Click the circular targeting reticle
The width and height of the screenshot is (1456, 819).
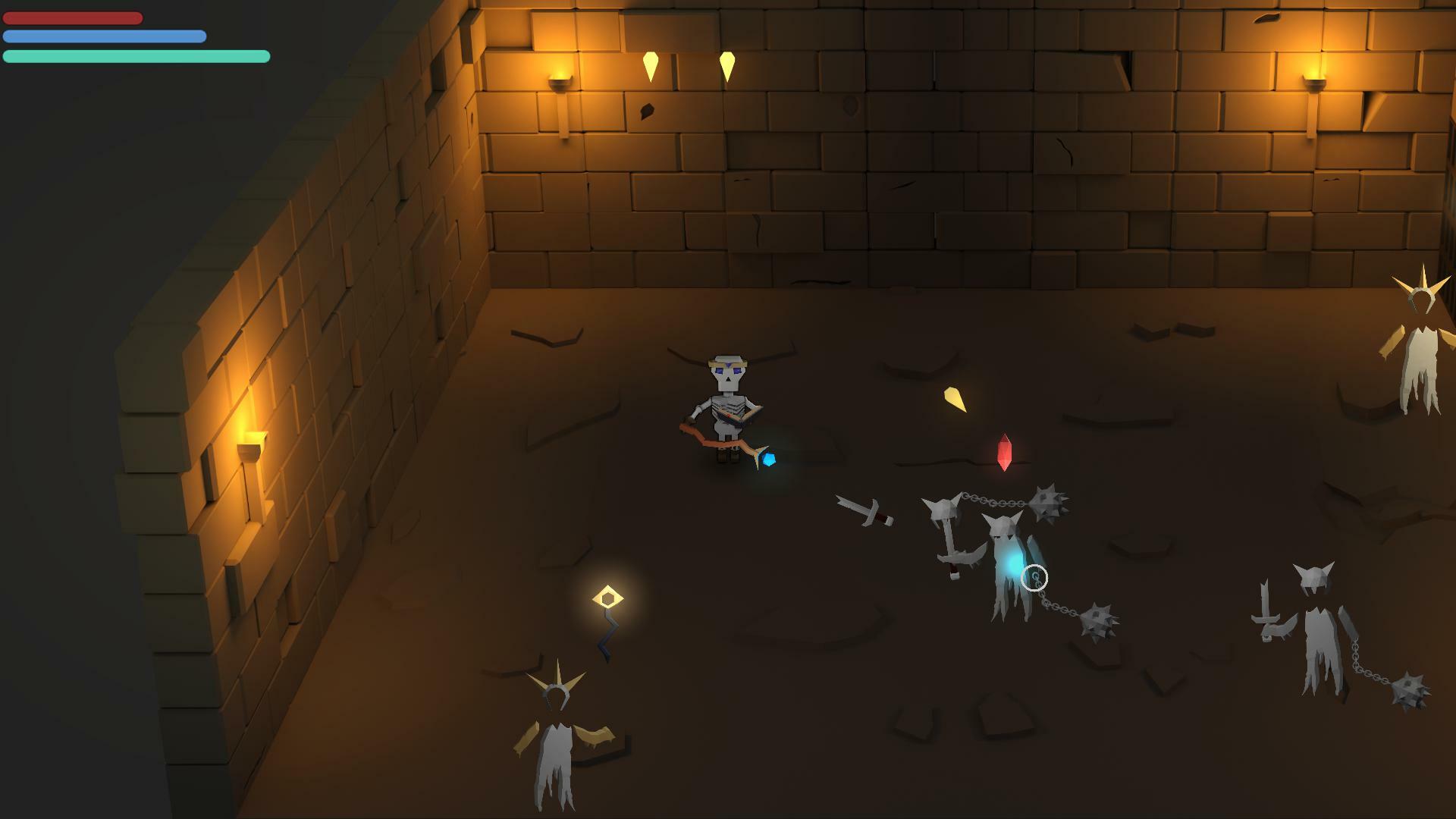tap(1034, 578)
